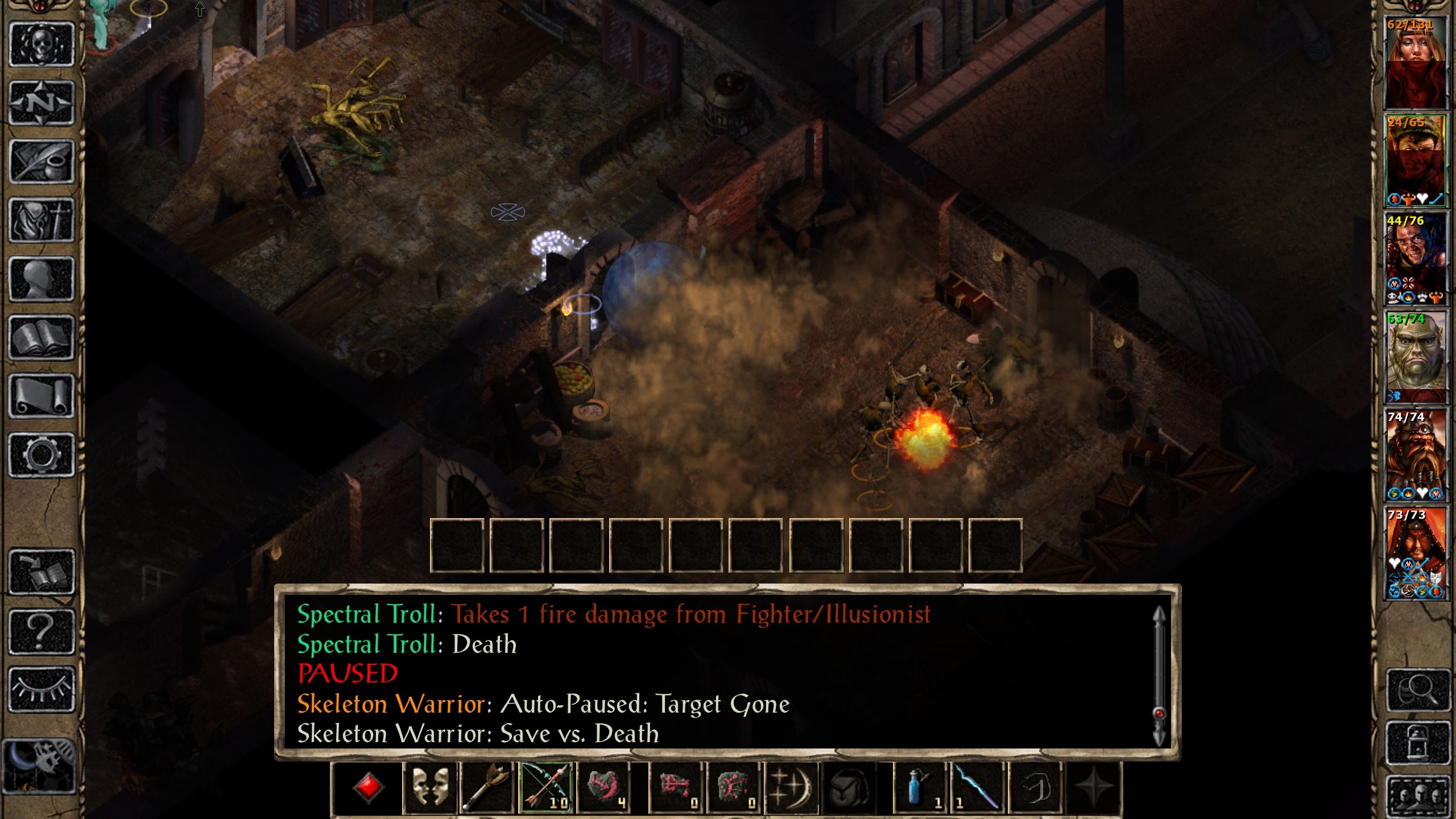Click the moon-and-gears game clock
The width and height of the screenshot is (1456, 819).
point(39,766)
